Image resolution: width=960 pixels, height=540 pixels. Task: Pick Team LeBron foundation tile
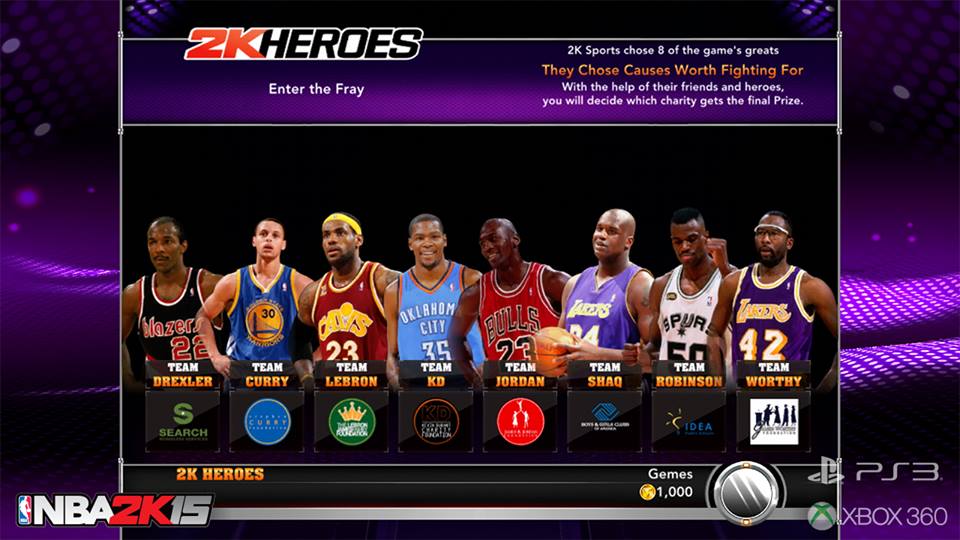pyautogui.click(x=352, y=421)
